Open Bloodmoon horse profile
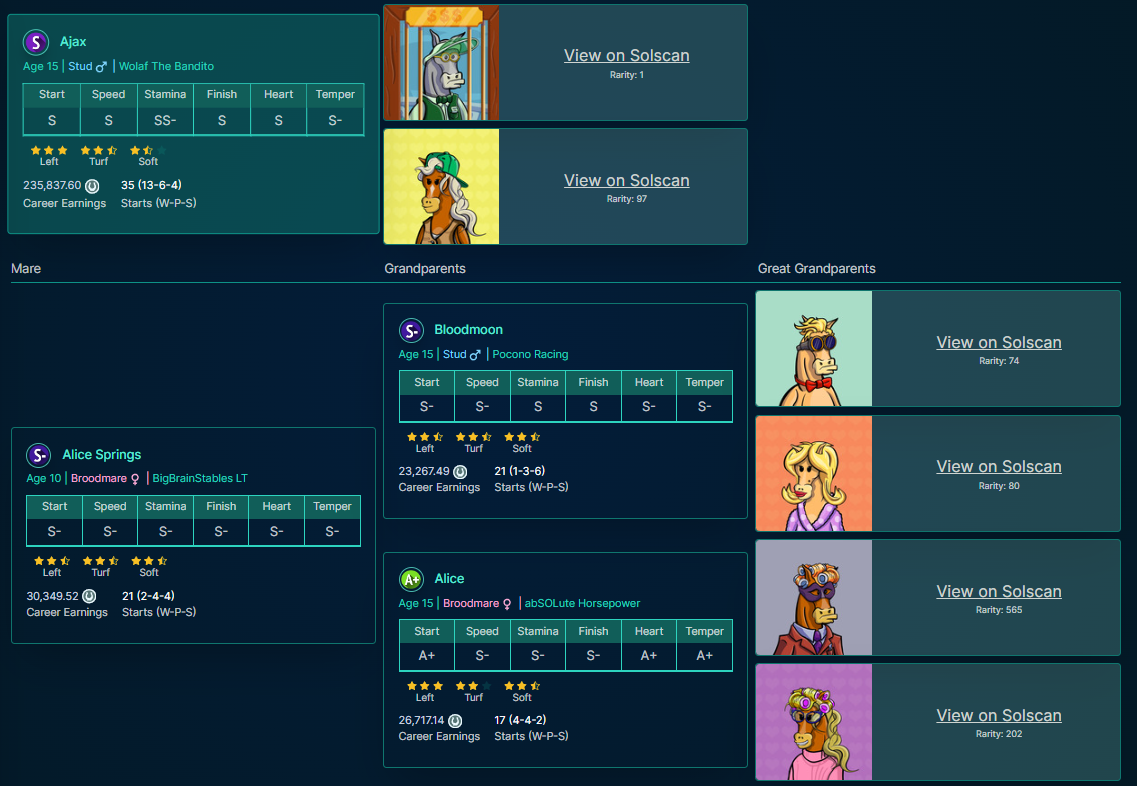The image size is (1137, 786). coord(468,330)
